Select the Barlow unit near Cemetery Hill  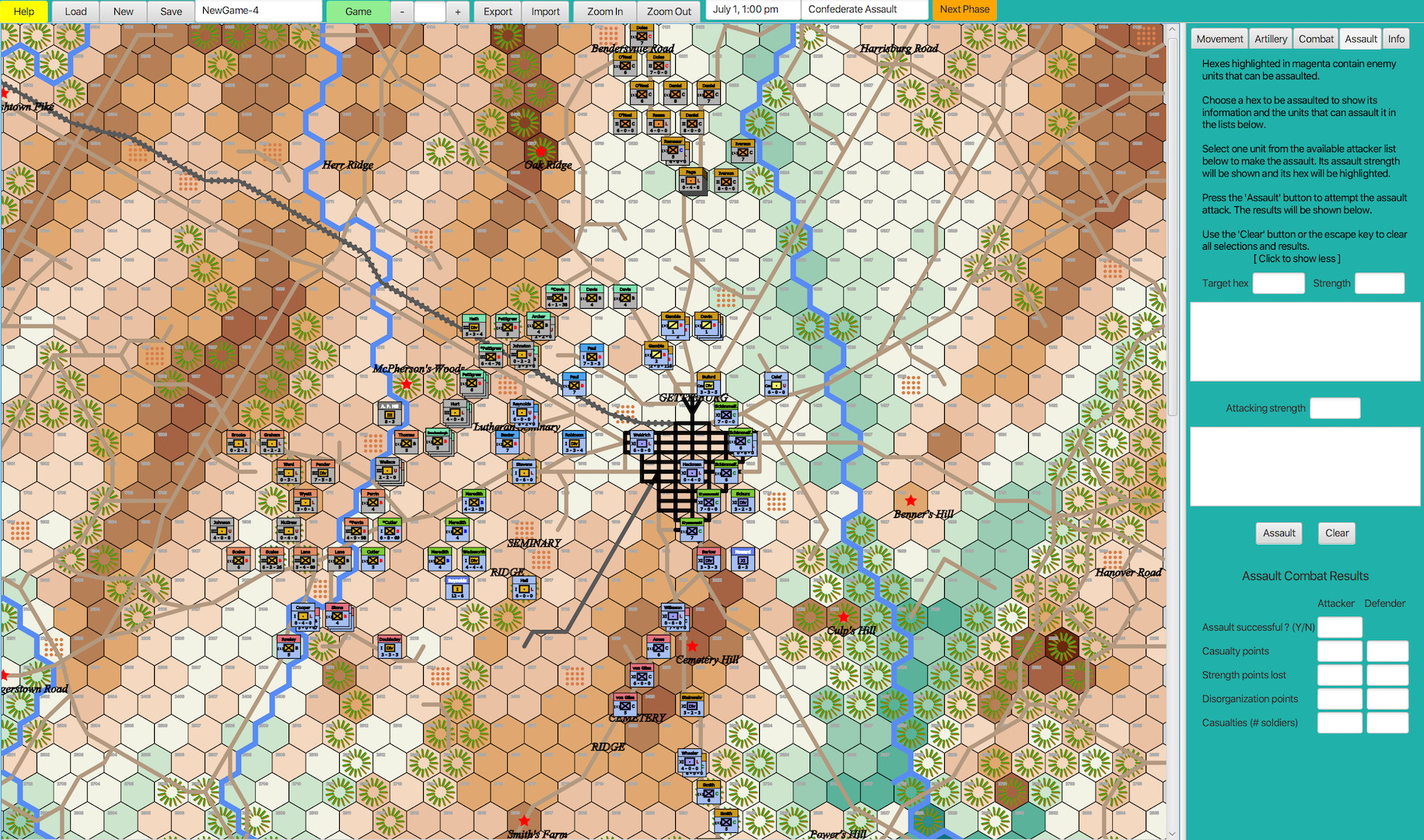pyautogui.click(x=709, y=558)
